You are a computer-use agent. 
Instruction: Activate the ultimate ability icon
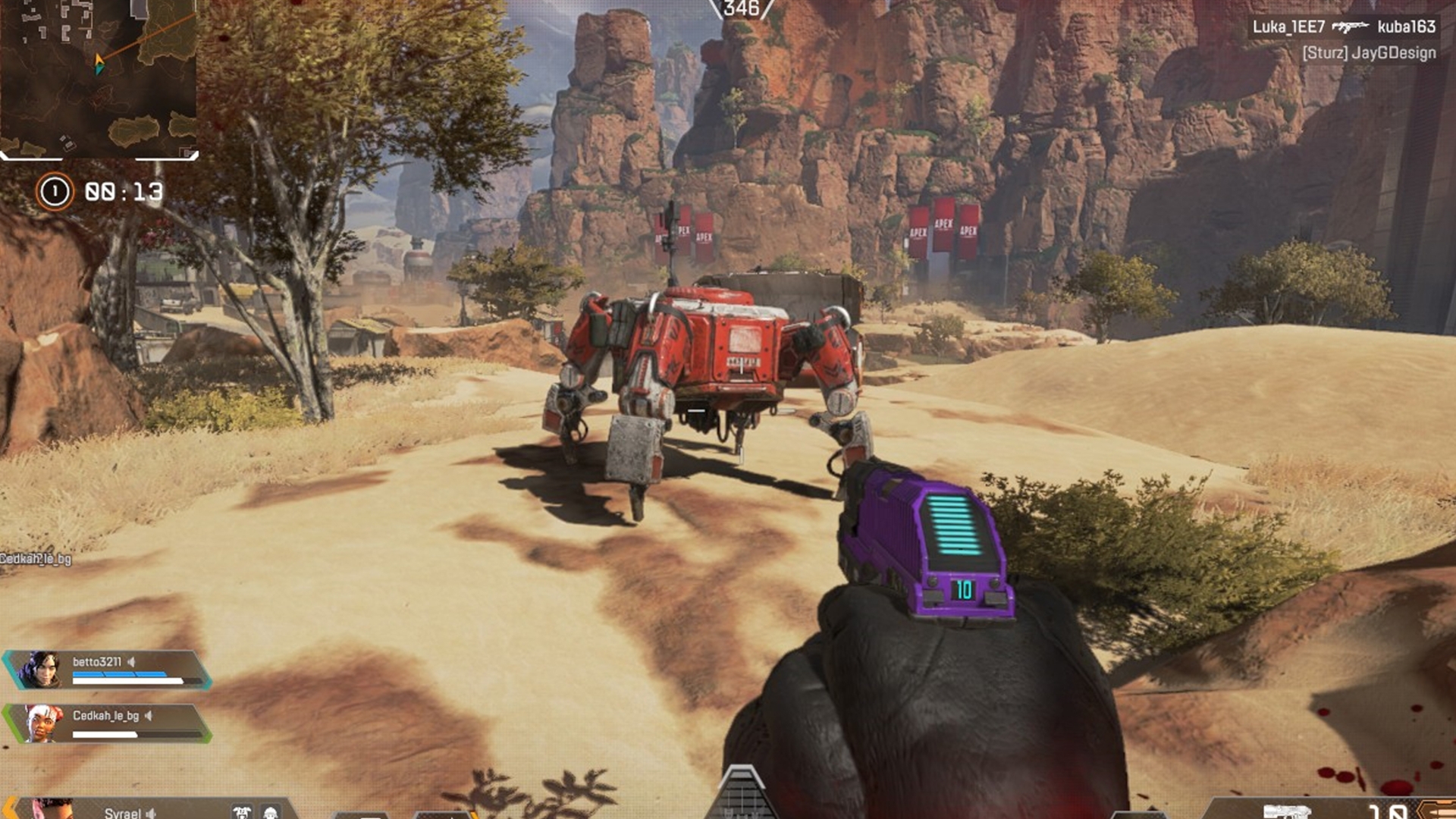(741, 792)
